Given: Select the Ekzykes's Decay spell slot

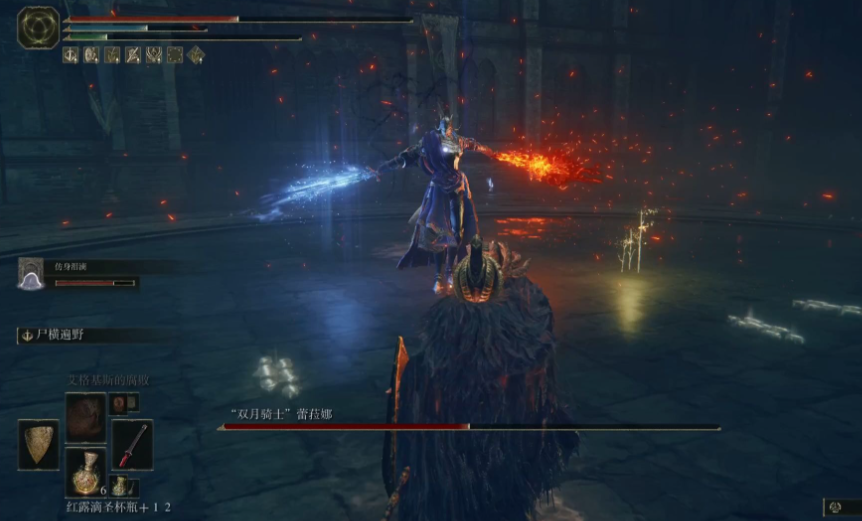Looking at the screenshot, I should (85, 417).
